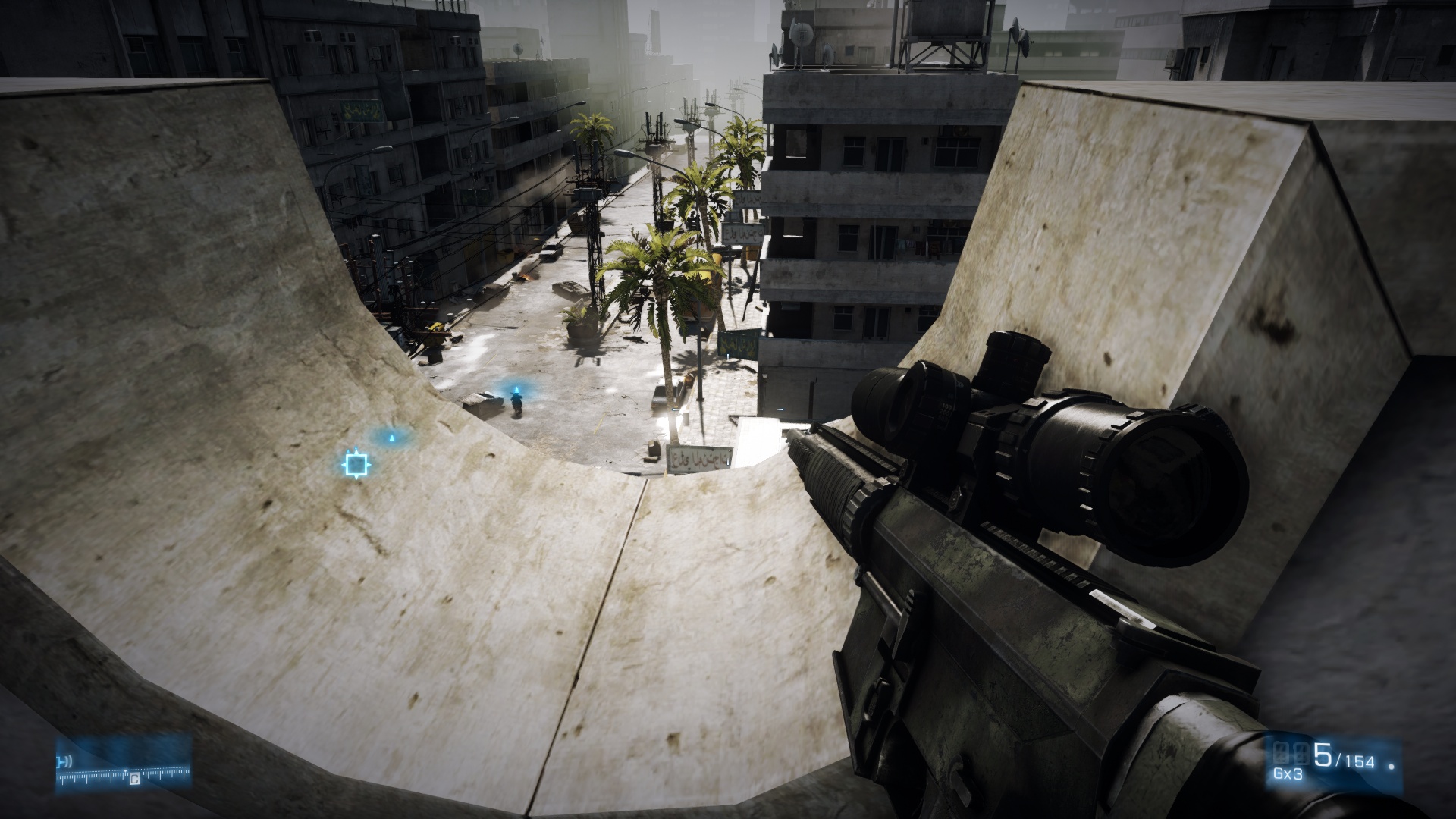Click the C marker on the compass

coord(134,779)
